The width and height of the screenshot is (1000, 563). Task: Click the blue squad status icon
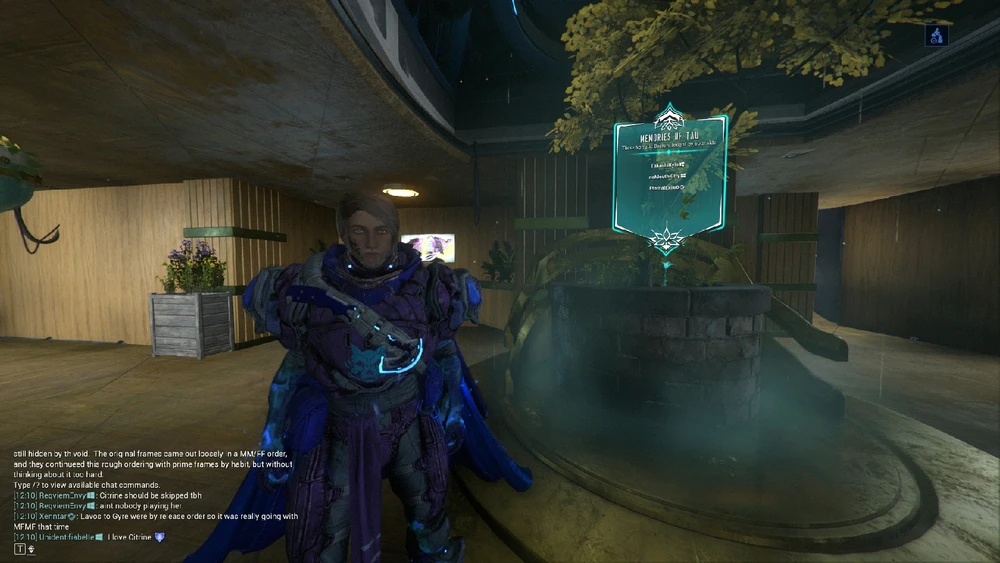coord(936,35)
